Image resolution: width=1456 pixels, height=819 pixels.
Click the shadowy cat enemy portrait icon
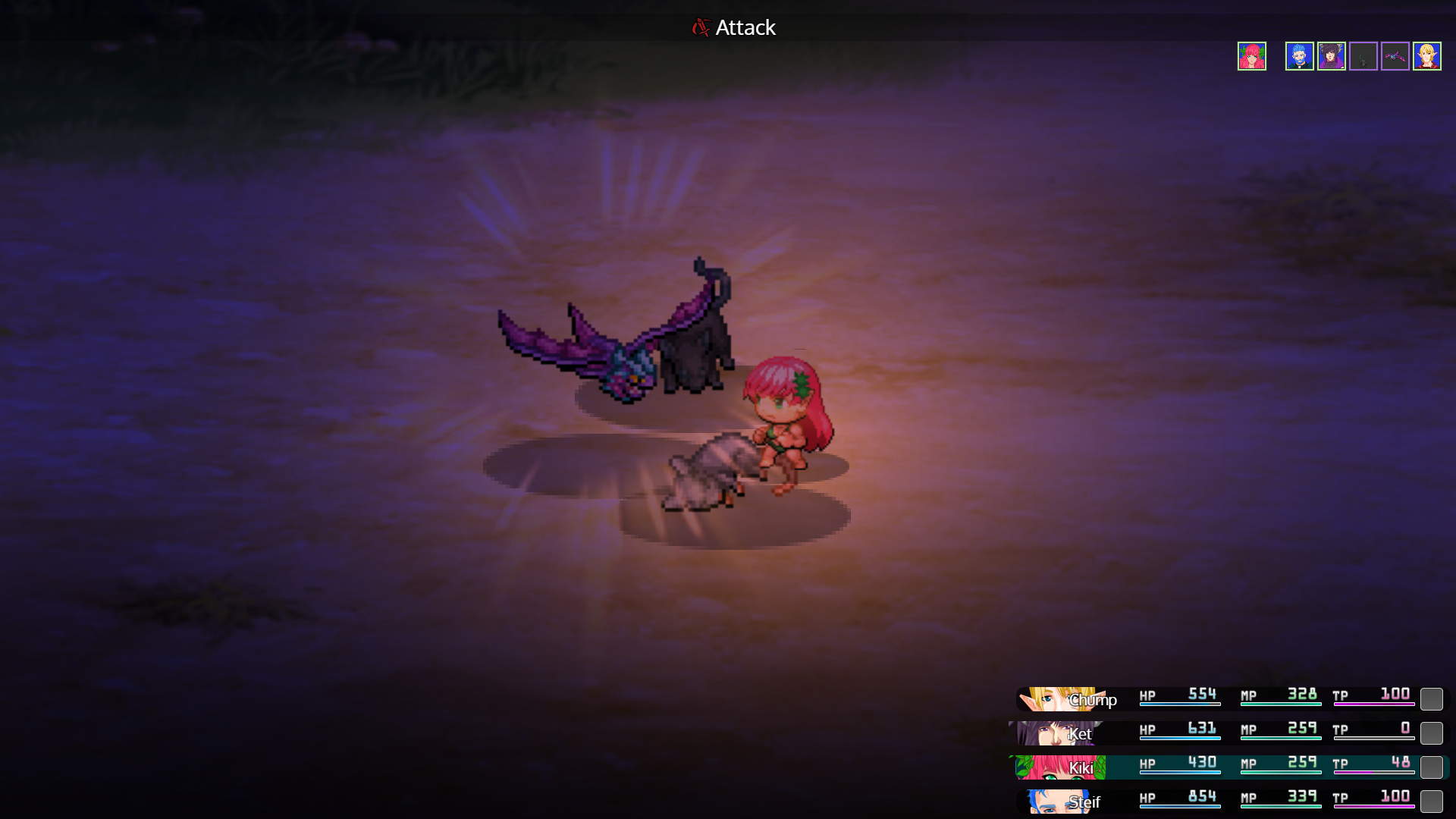(x=1363, y=55)
